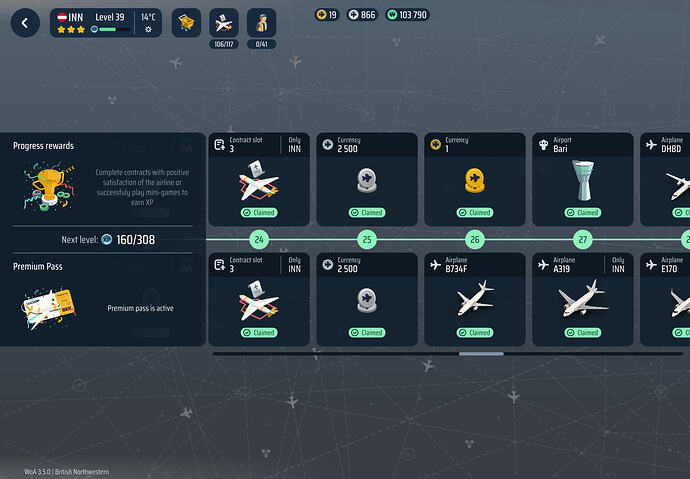
Task: Select the Premium Pass row Contract slot card
Action: pos(259,298)
